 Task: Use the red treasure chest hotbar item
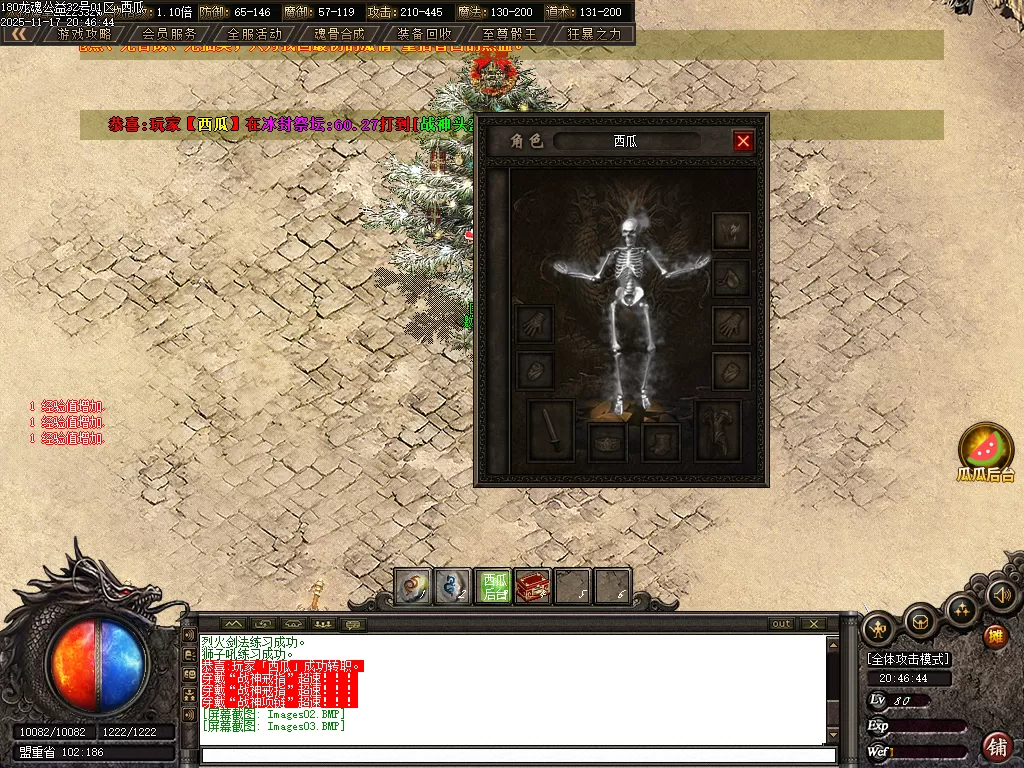(533, 587)
